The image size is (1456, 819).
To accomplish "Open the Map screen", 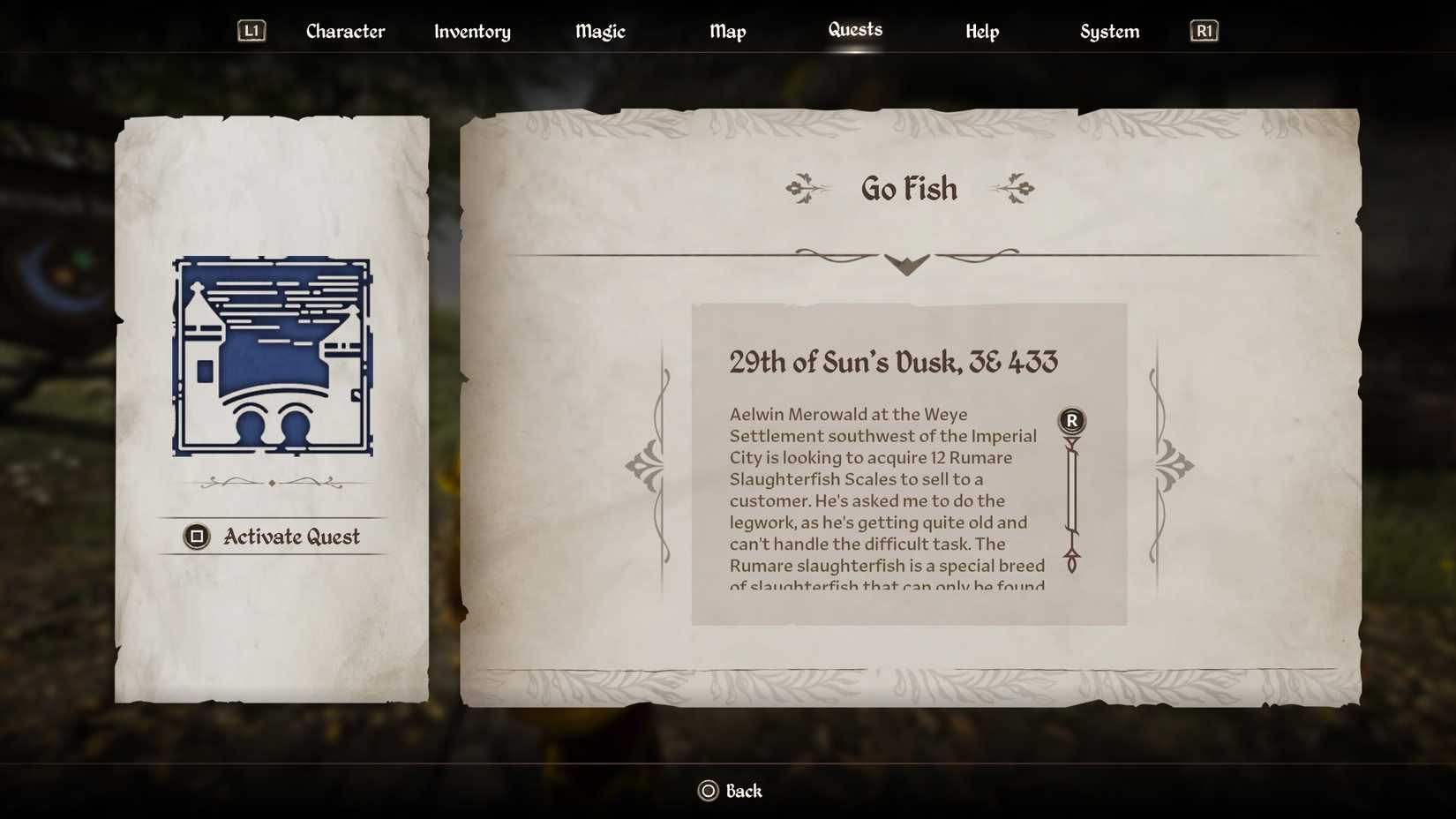I will pyautogui.click(x=727, y=31).
